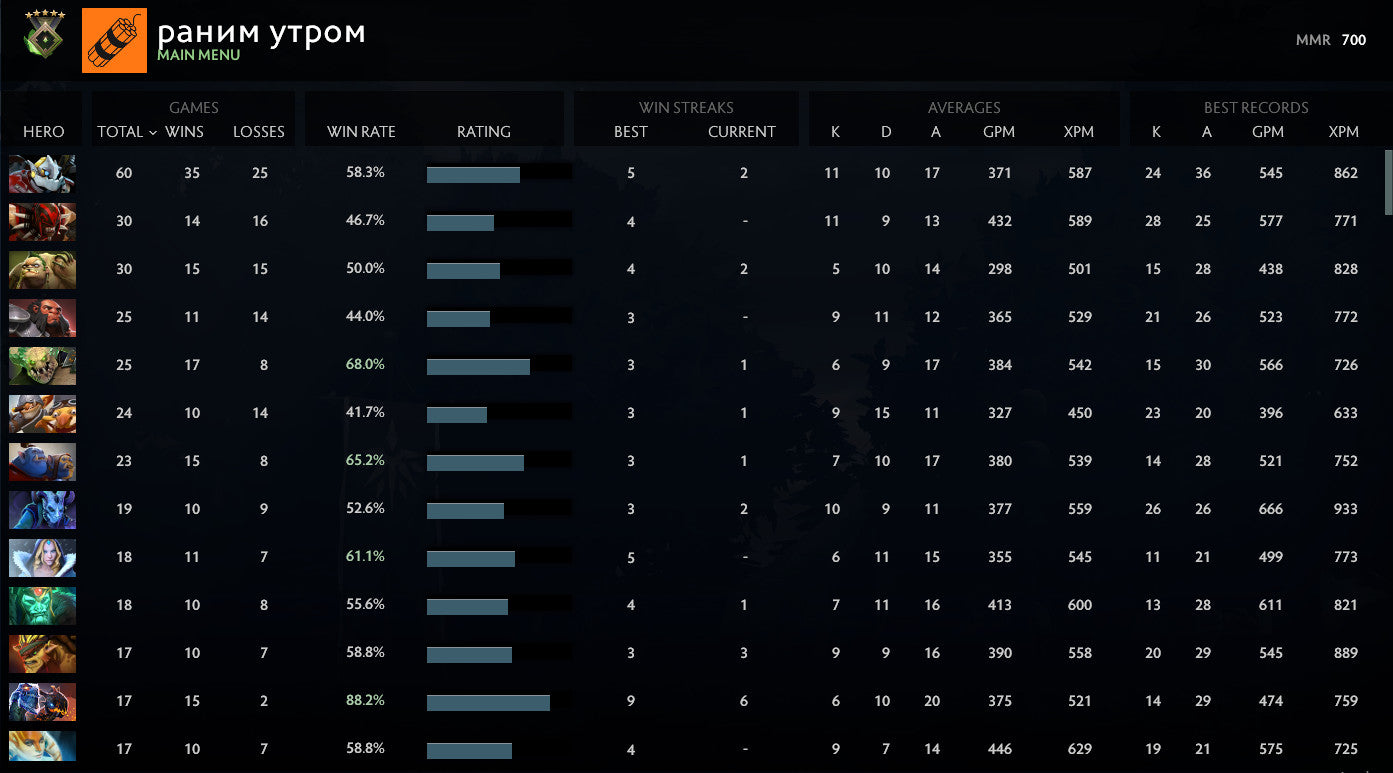Select the Crystal Maiden hero portrait
This screenshot has height=773, width=1393.
(42, 557)
